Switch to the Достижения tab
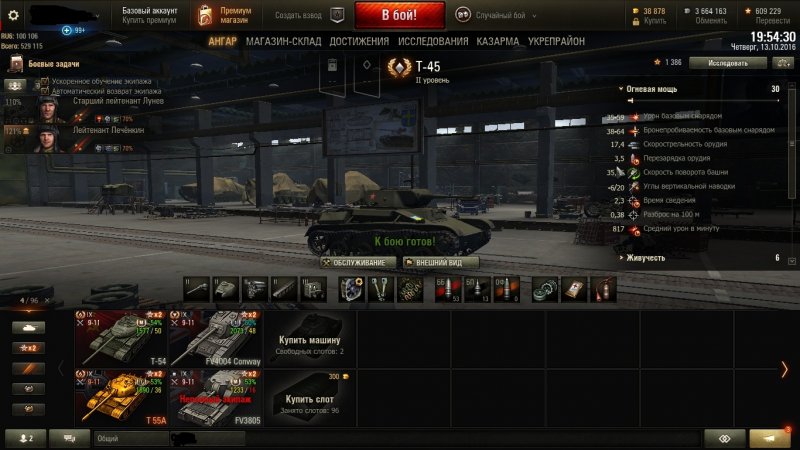Image resolution: width=800 pixels, height=450 pixels. 358,41
